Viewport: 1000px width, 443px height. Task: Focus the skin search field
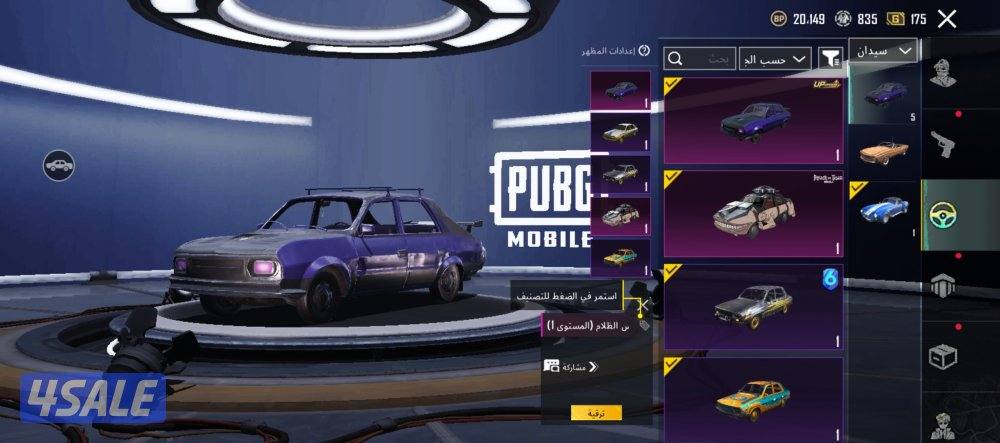click(700, 59)
